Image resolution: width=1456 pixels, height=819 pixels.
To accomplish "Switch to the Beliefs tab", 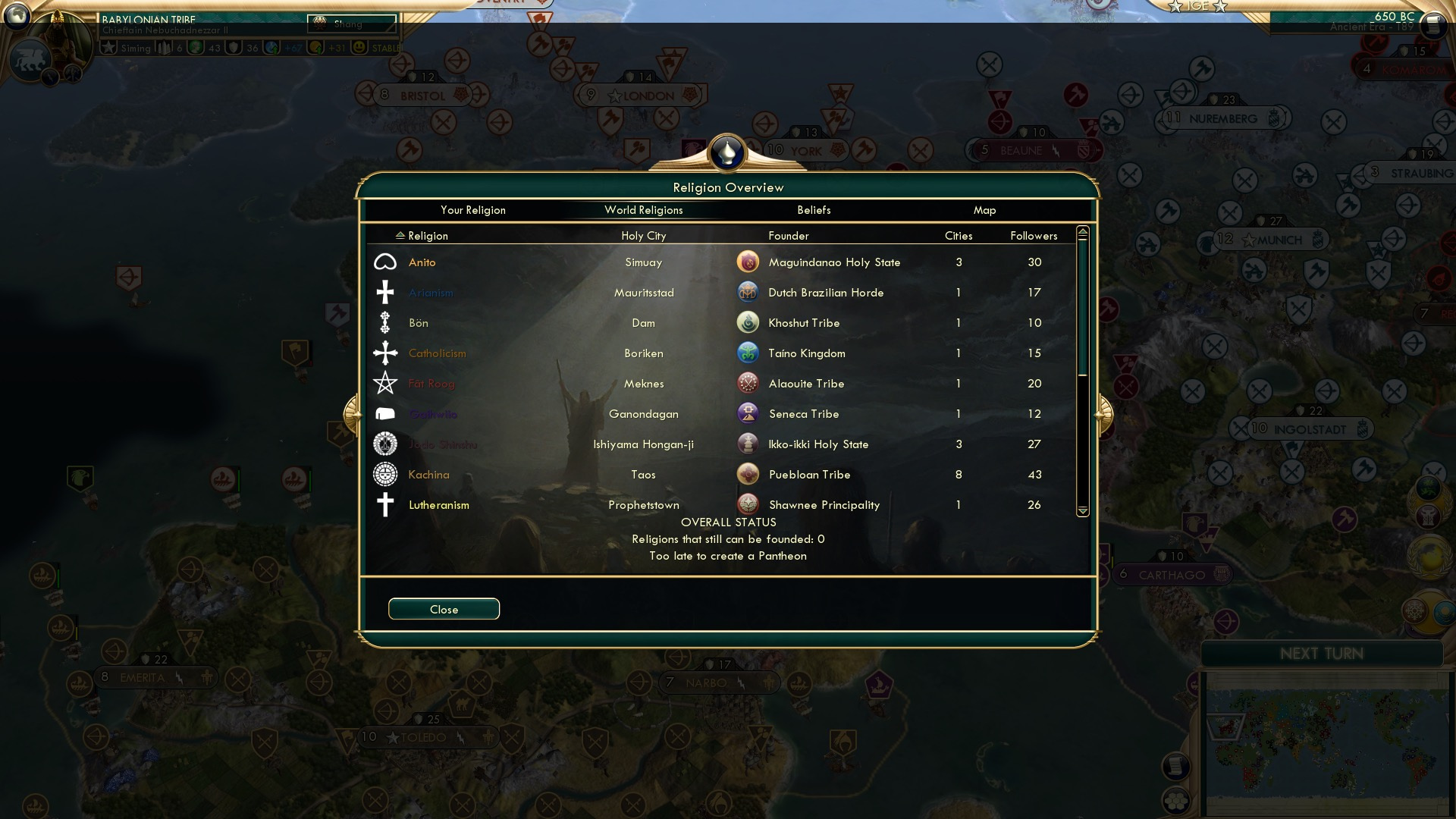I will 814,210.
